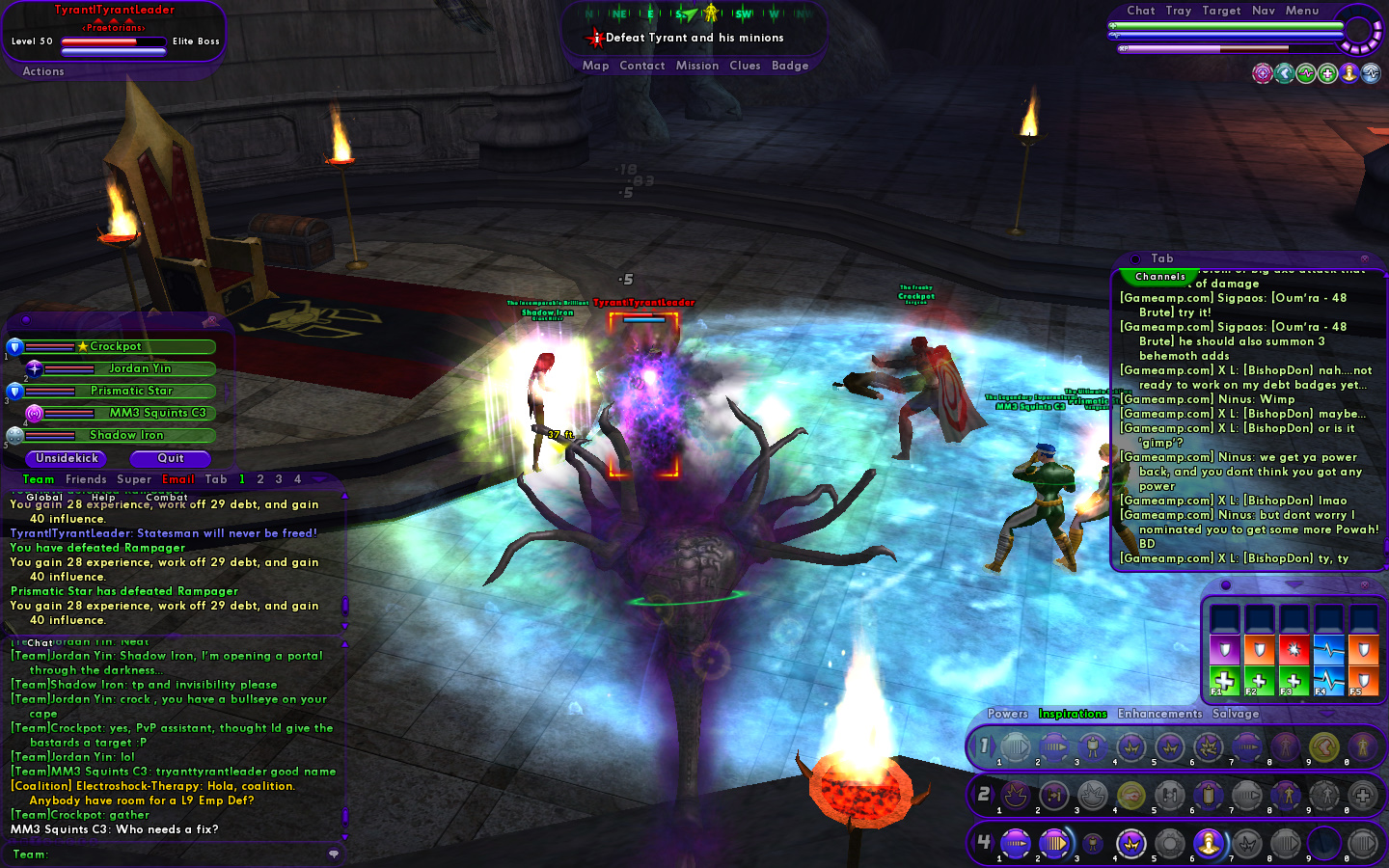Screen dimensions: 1389x868
Task: Open the top-right Menu
Action: coord(1301,11)
